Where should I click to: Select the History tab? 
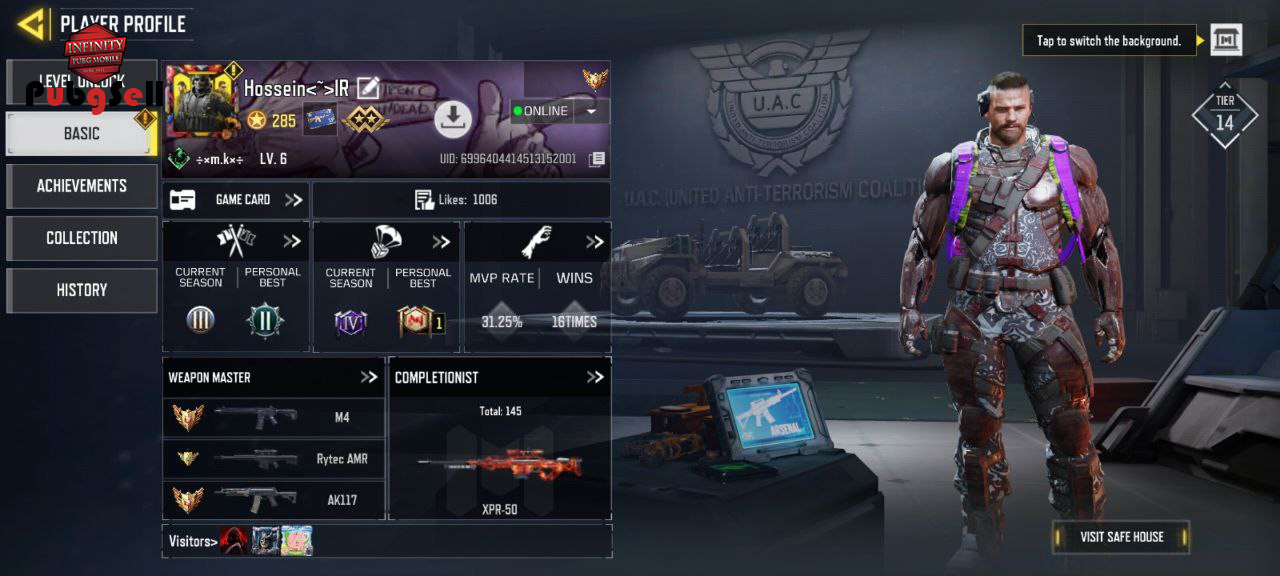(81, 290)
